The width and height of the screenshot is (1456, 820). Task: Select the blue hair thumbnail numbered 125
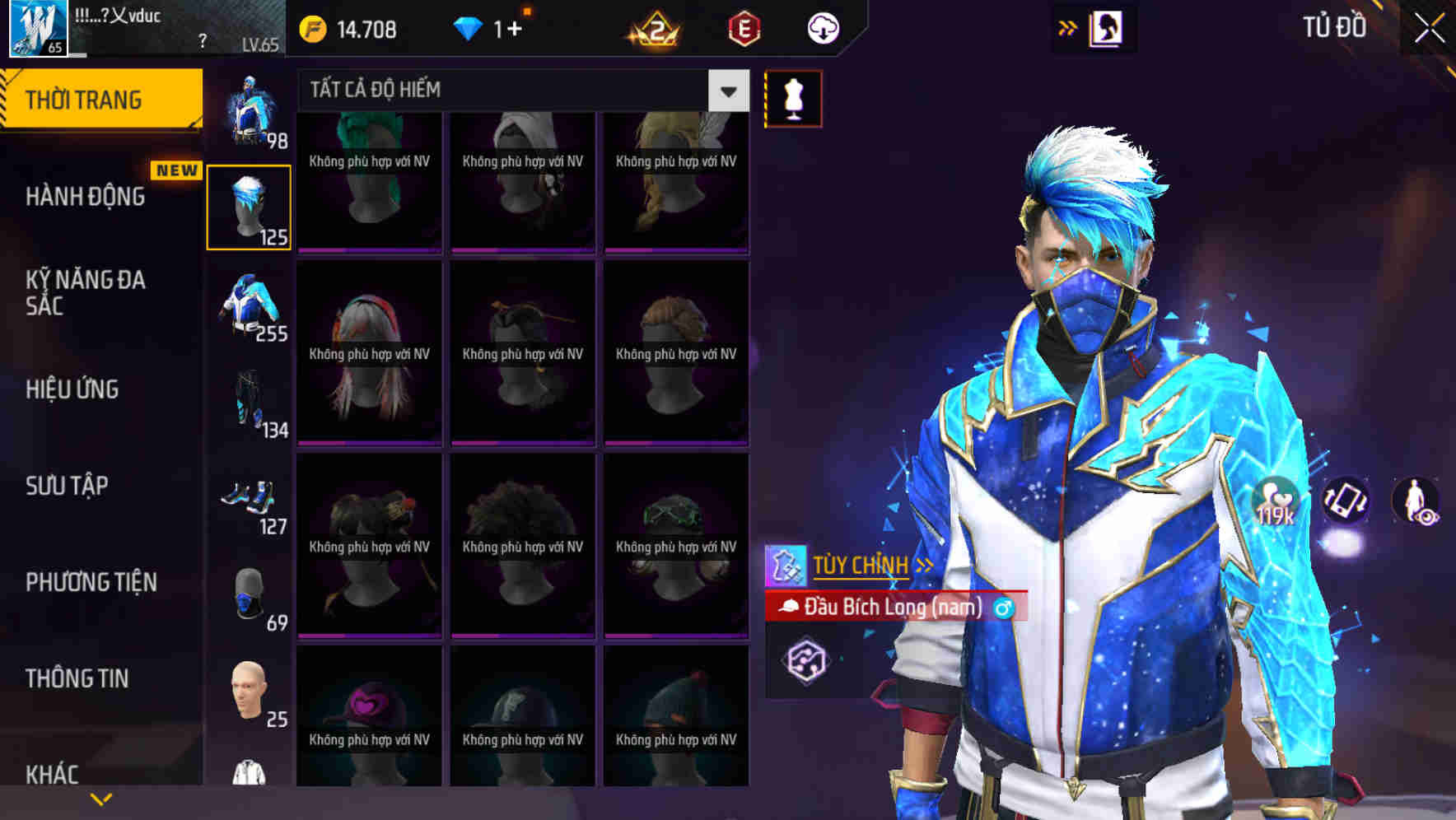pyautogui.click(x=249, y=206)
